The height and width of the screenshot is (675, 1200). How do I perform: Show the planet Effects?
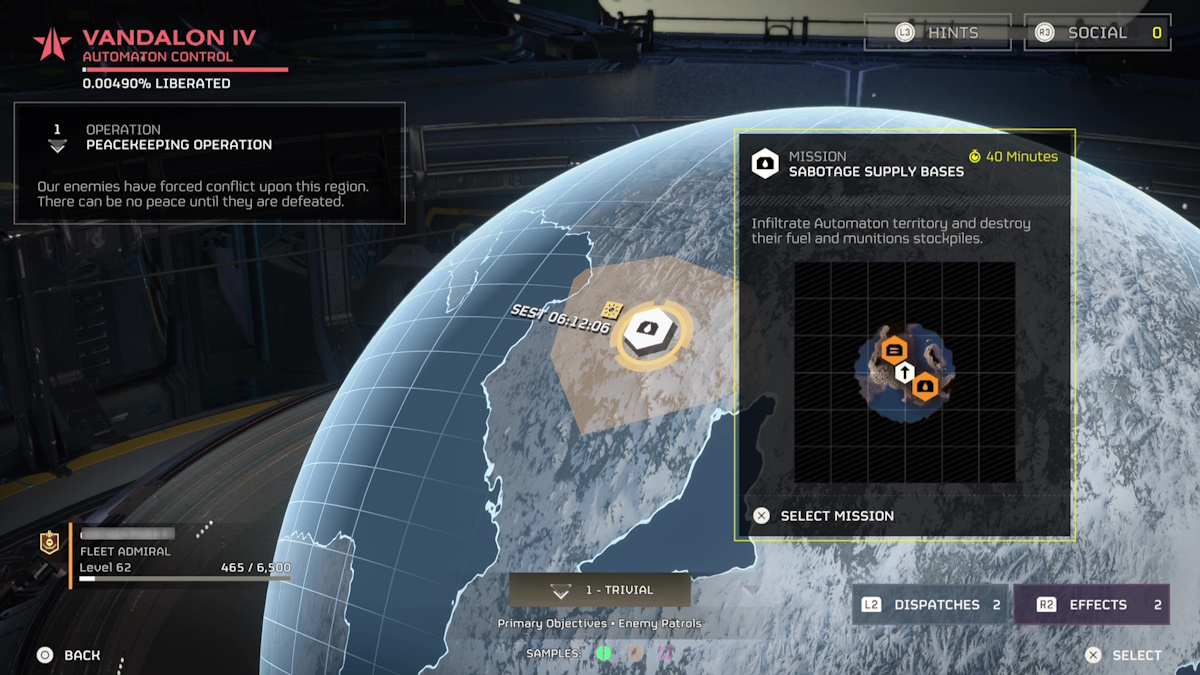(x=1091, y=605)
